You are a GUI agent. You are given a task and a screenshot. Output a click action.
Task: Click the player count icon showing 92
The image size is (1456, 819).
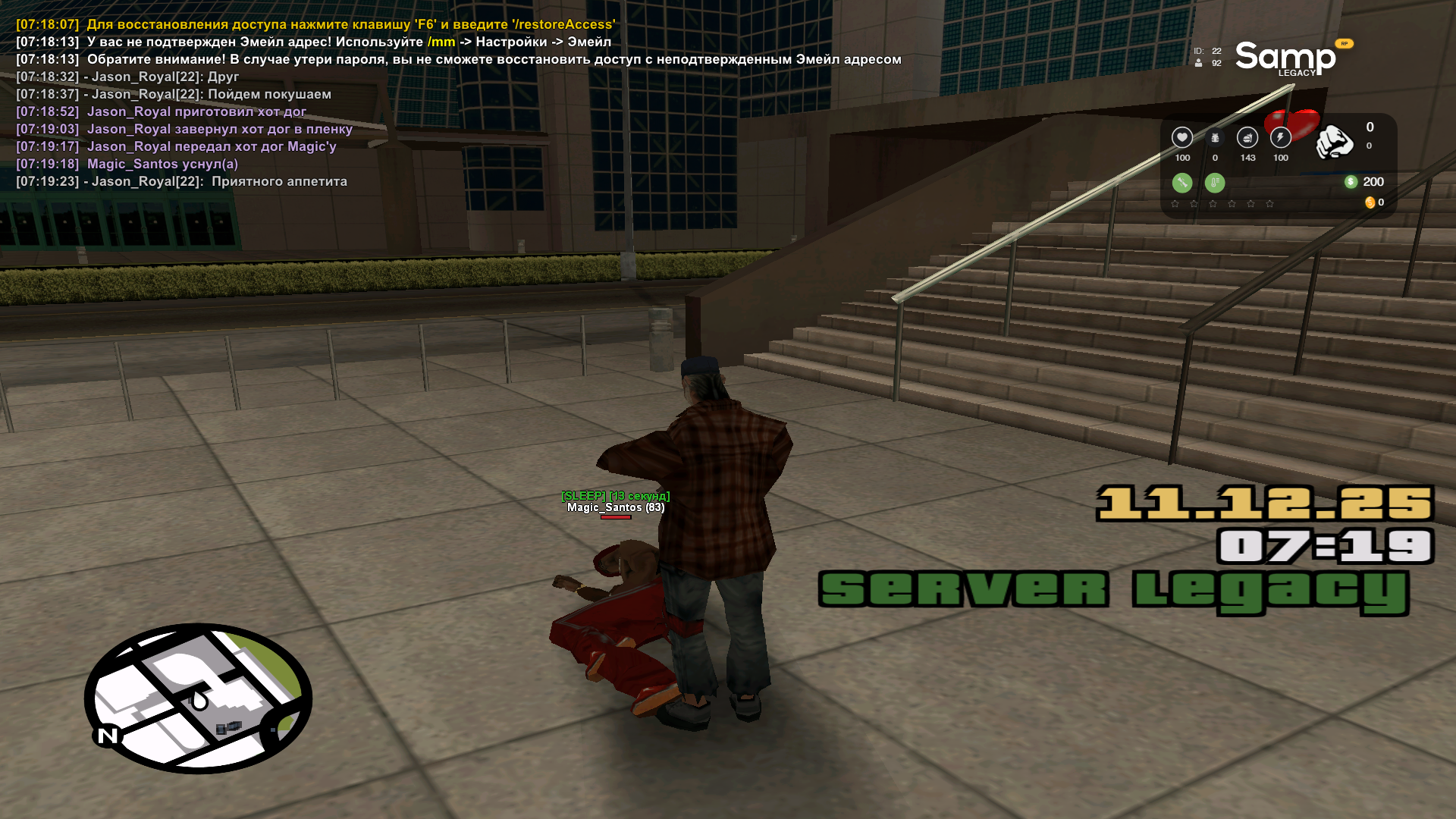(x=1198, y=63)
